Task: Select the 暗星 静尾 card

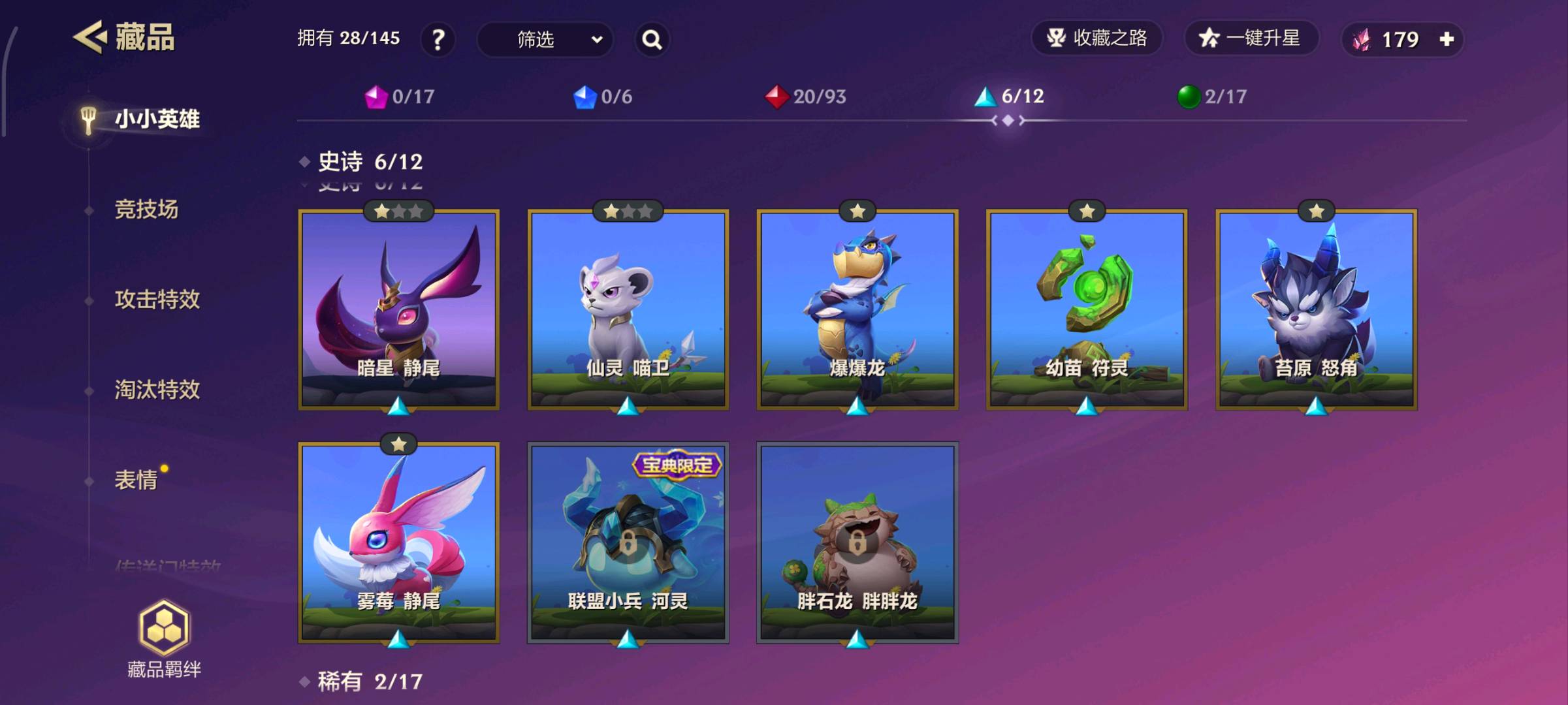Action: click(x=399, y=309)
